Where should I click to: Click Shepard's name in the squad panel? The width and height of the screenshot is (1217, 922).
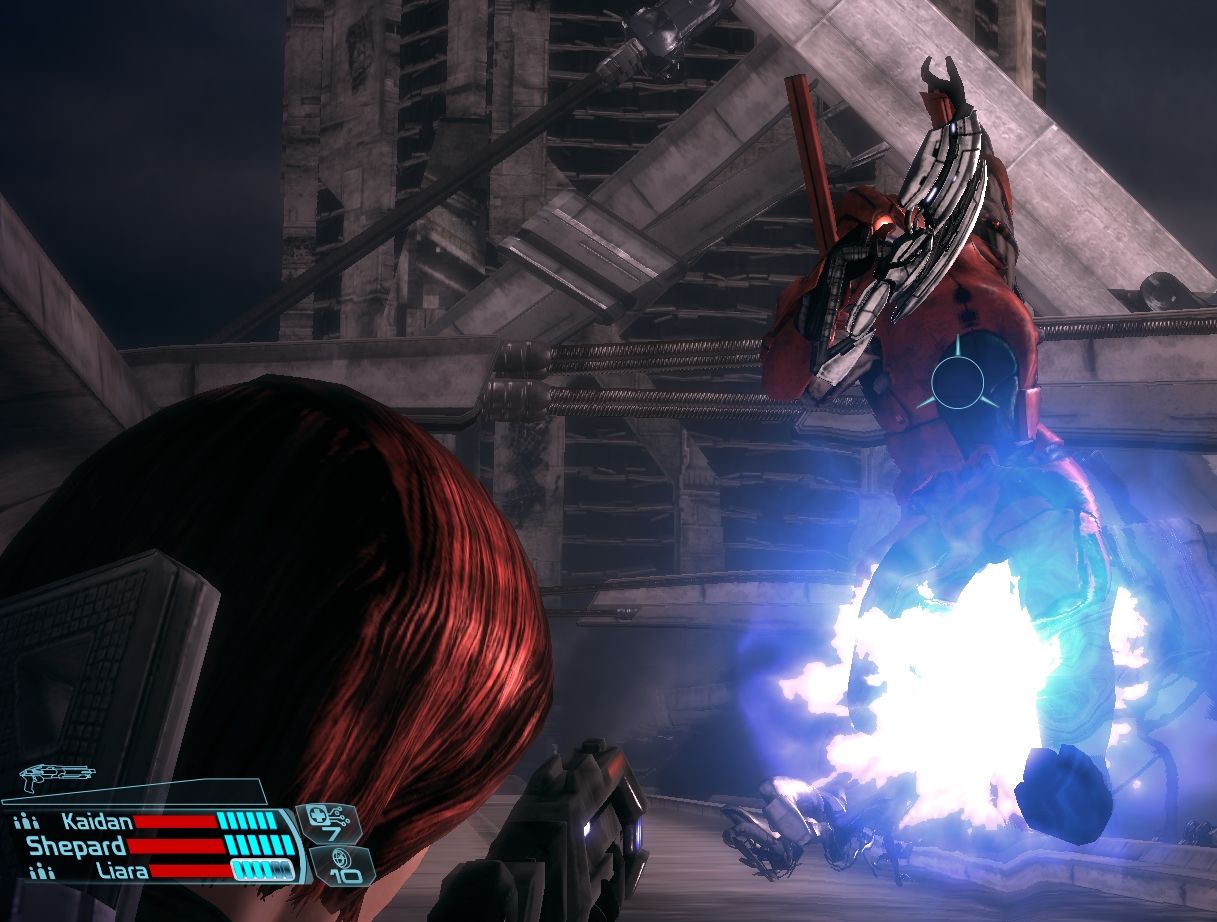[74, 846]
